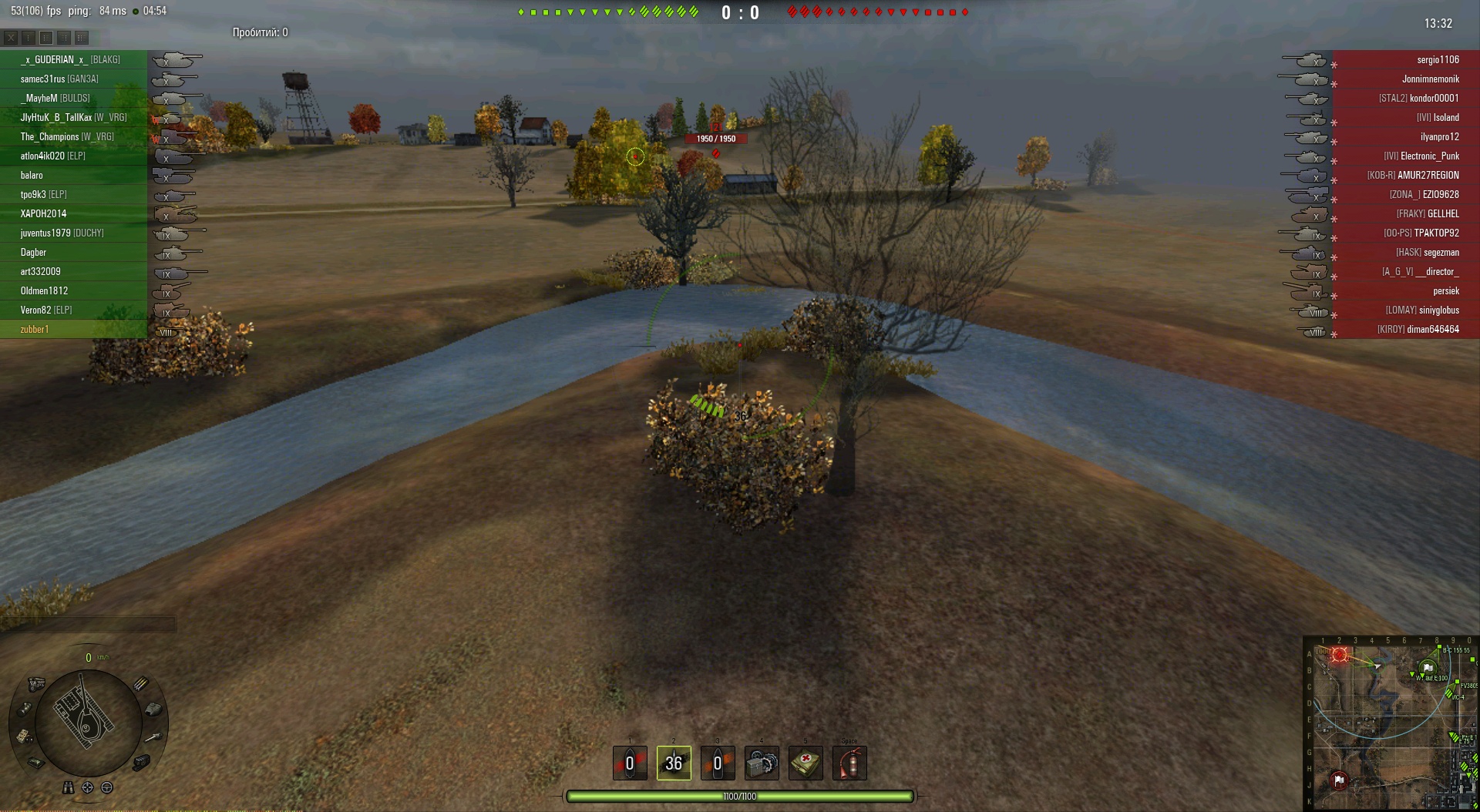This screenshot has width=1480, height=812.
Task: Click ally XAPOH2014 in the team panel
Action: 43,214
